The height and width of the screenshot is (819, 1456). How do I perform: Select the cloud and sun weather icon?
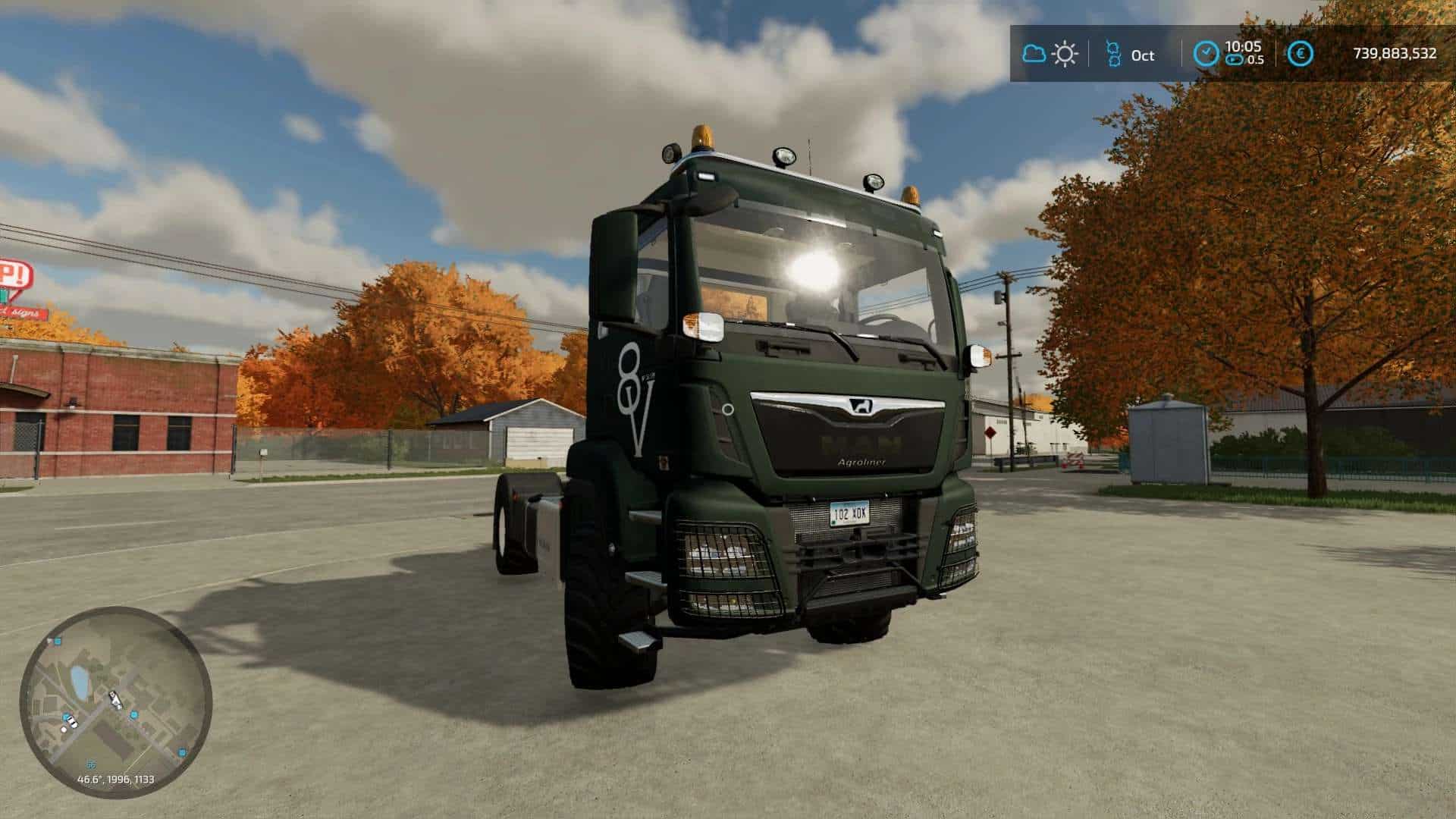[1050, 54]
